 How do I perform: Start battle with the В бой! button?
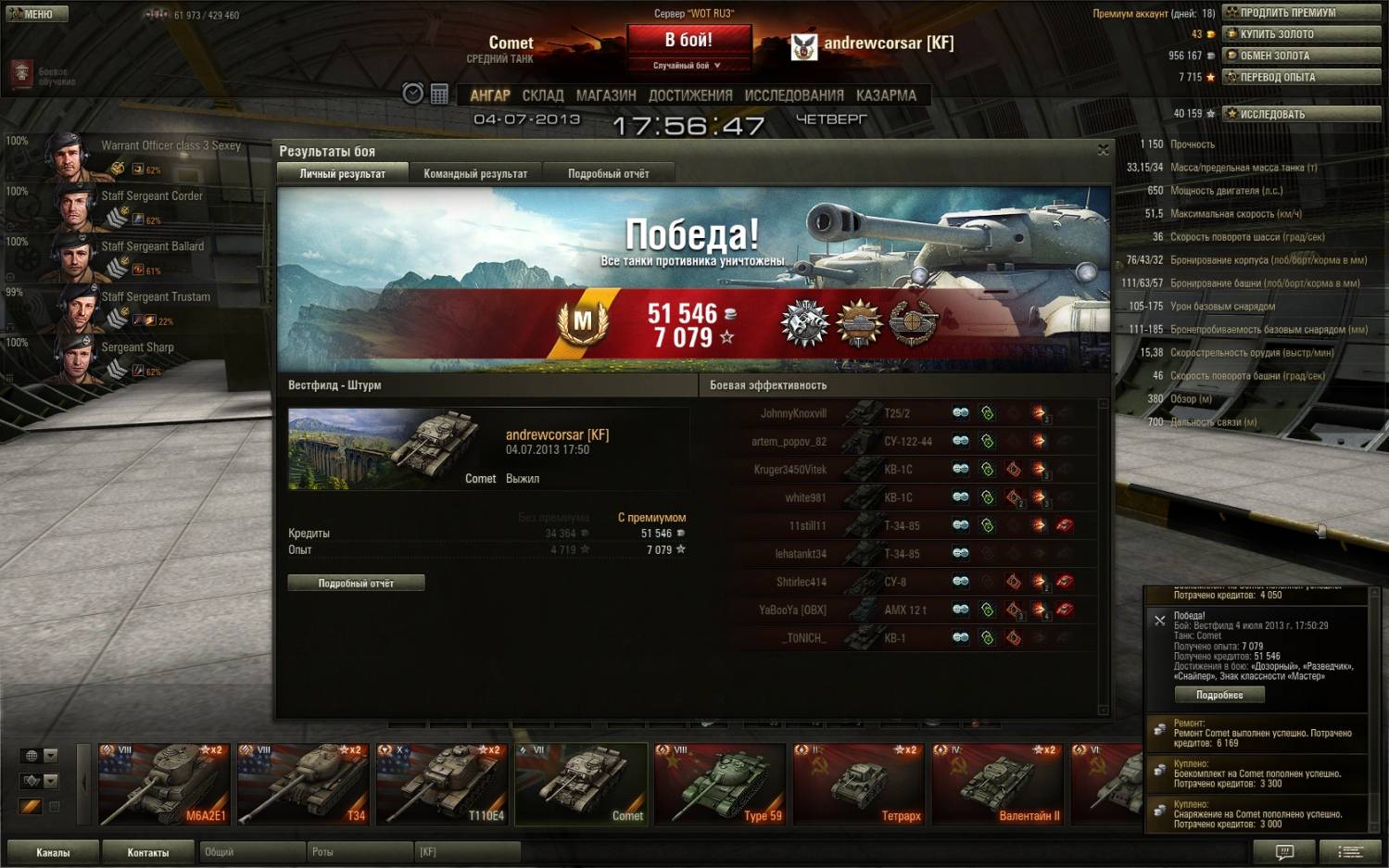(x=688, y=41)
